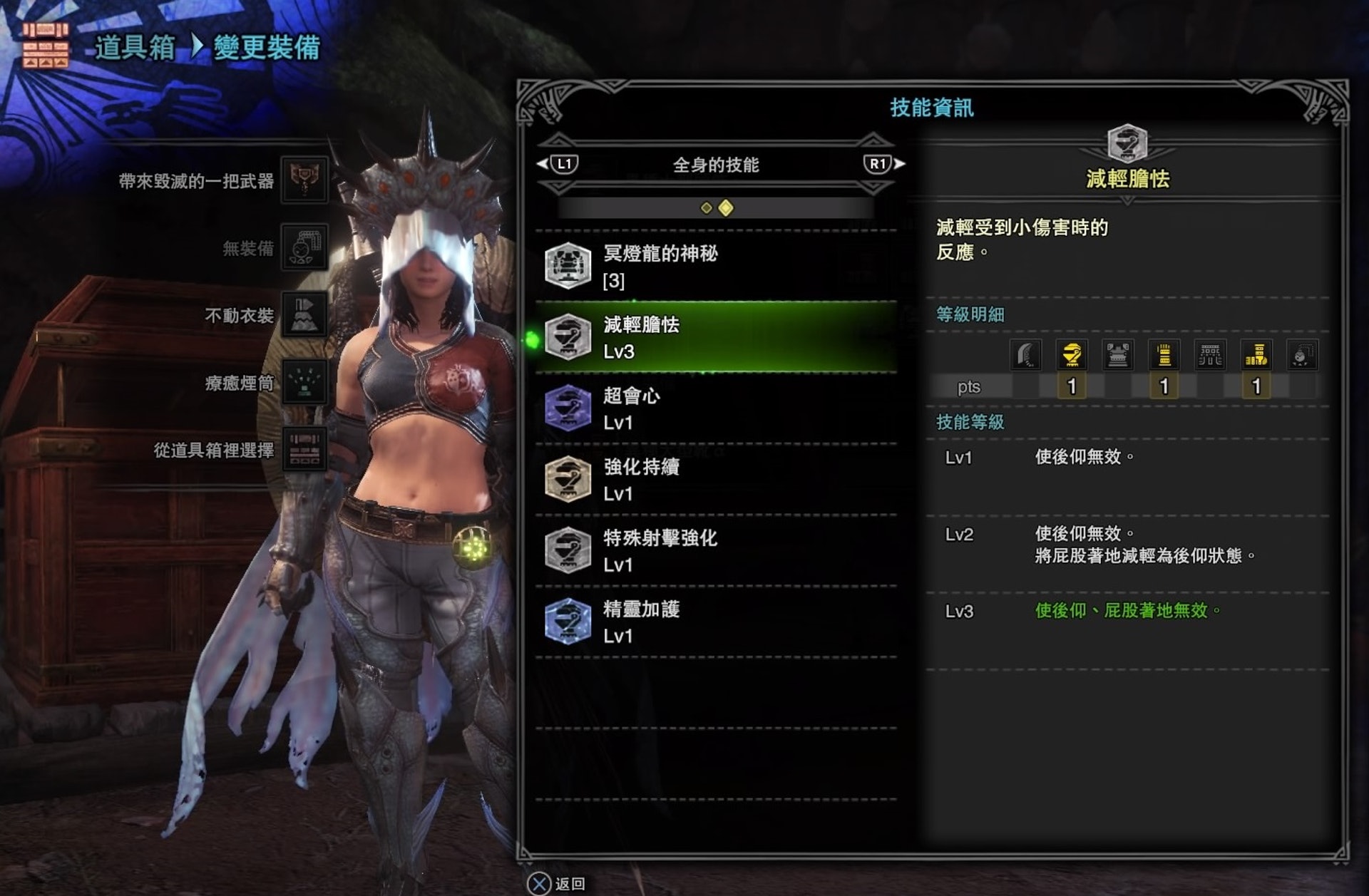This screenshot has width=1369, height=896.
Task: Open 從道具箱裡選擇 item box option
Action: click(x=304, y=450)
